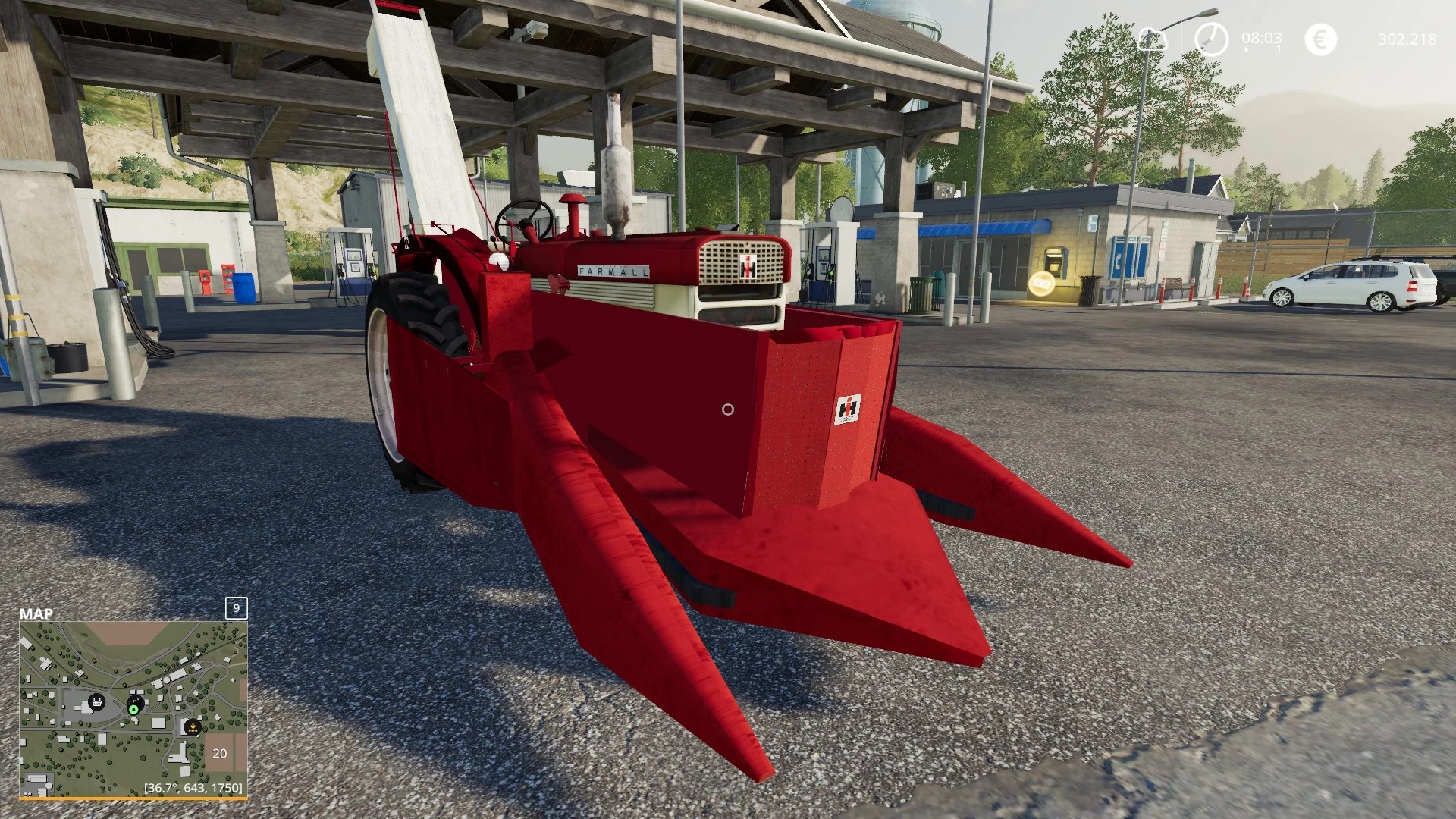The image size is (1456, 819).
Task: Click field number 20 on the minimap
Action: (x=220, y=754)
